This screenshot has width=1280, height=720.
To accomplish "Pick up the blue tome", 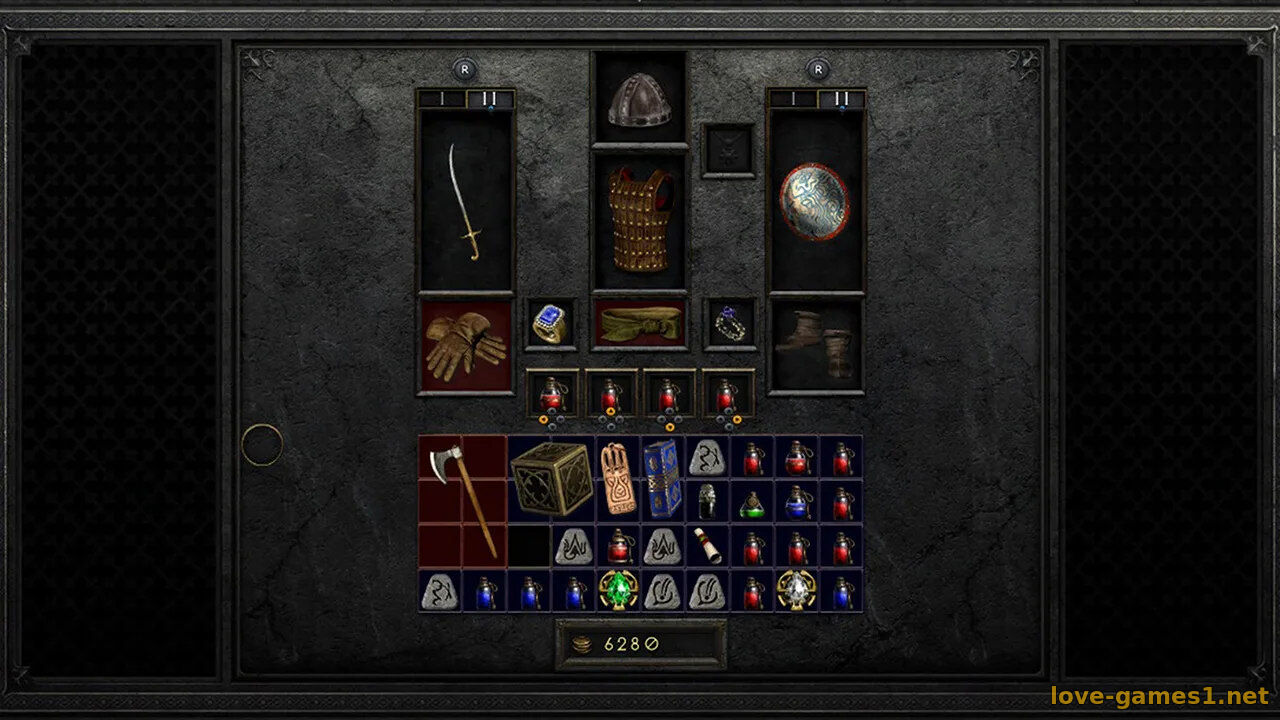I will tap(662, 479).
